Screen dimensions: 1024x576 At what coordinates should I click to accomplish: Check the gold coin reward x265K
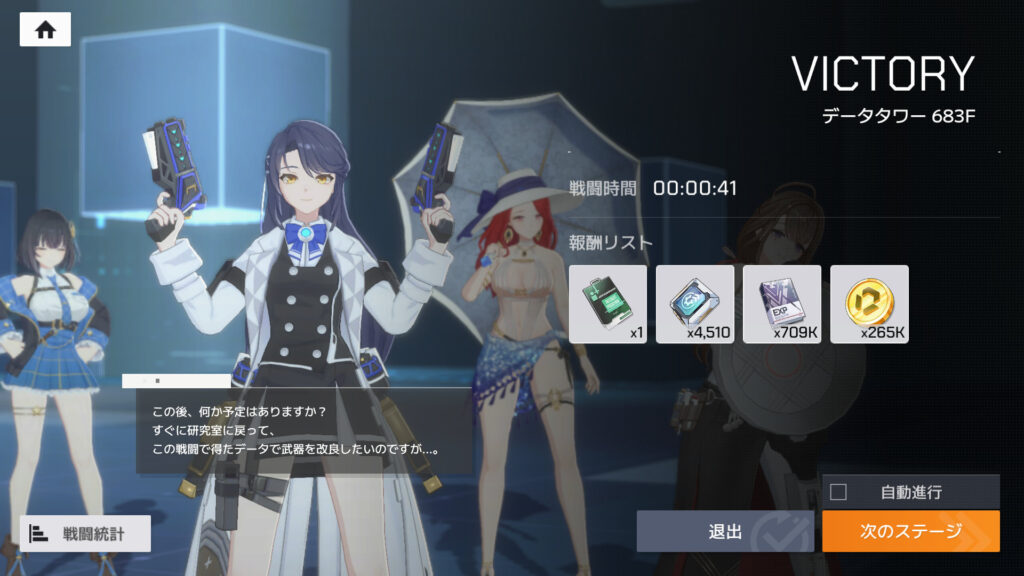coord(869,303)
